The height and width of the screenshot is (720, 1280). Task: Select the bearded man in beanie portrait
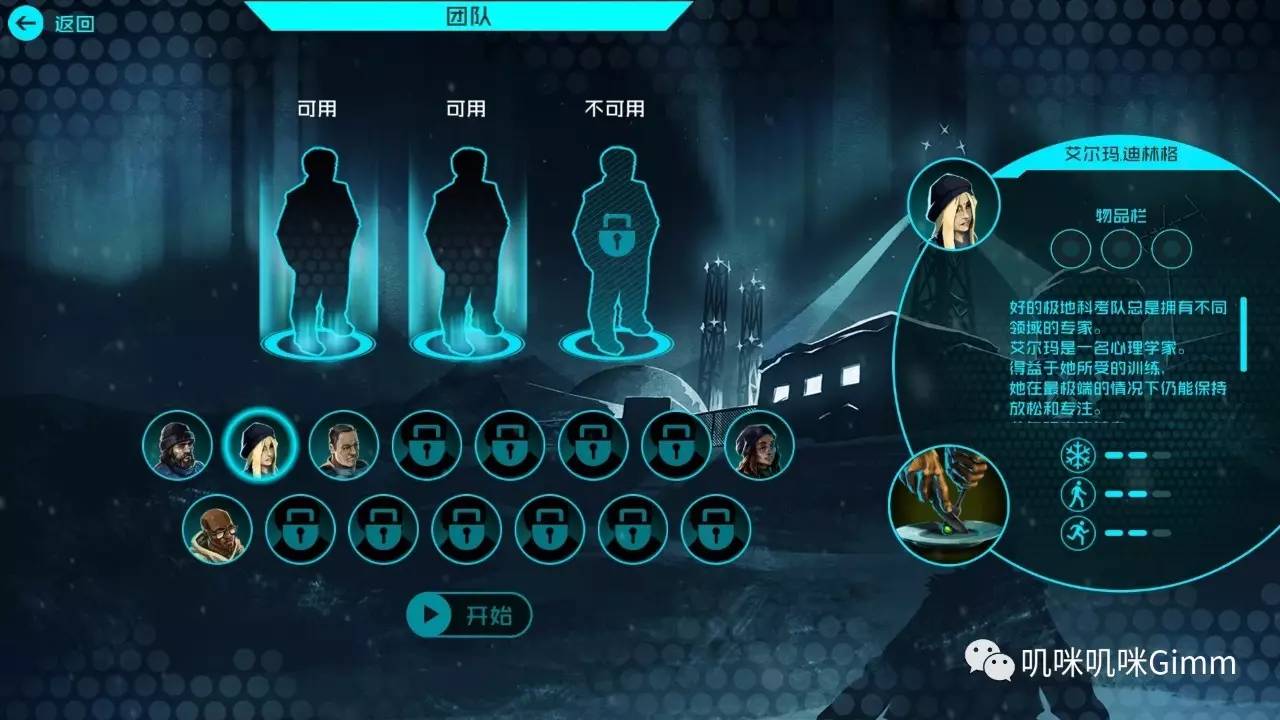[x=177, y=446]
